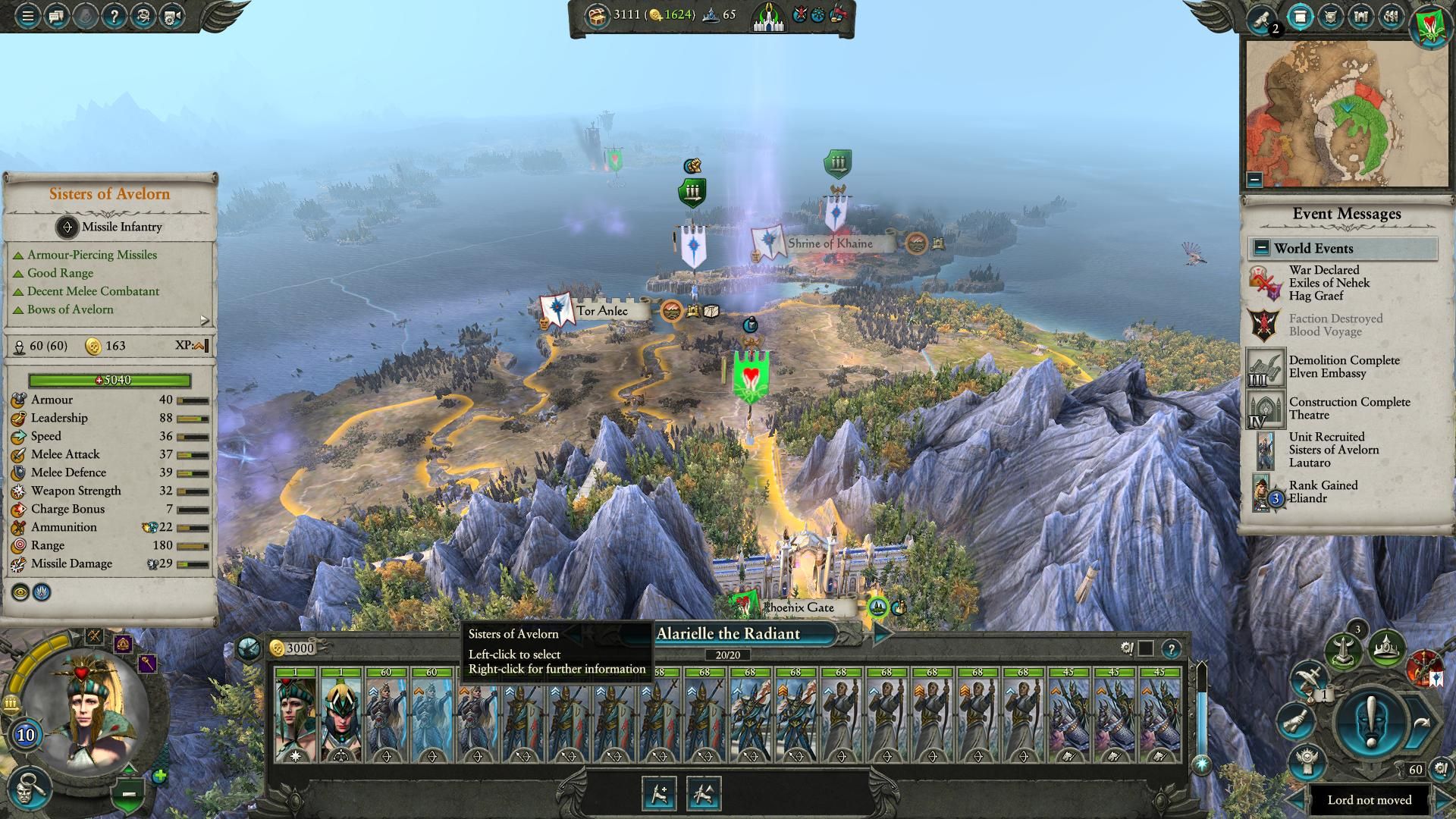Screen dimensions: 1456x819
Task: Click the end turn arrow button
Action: (1423, 723)
